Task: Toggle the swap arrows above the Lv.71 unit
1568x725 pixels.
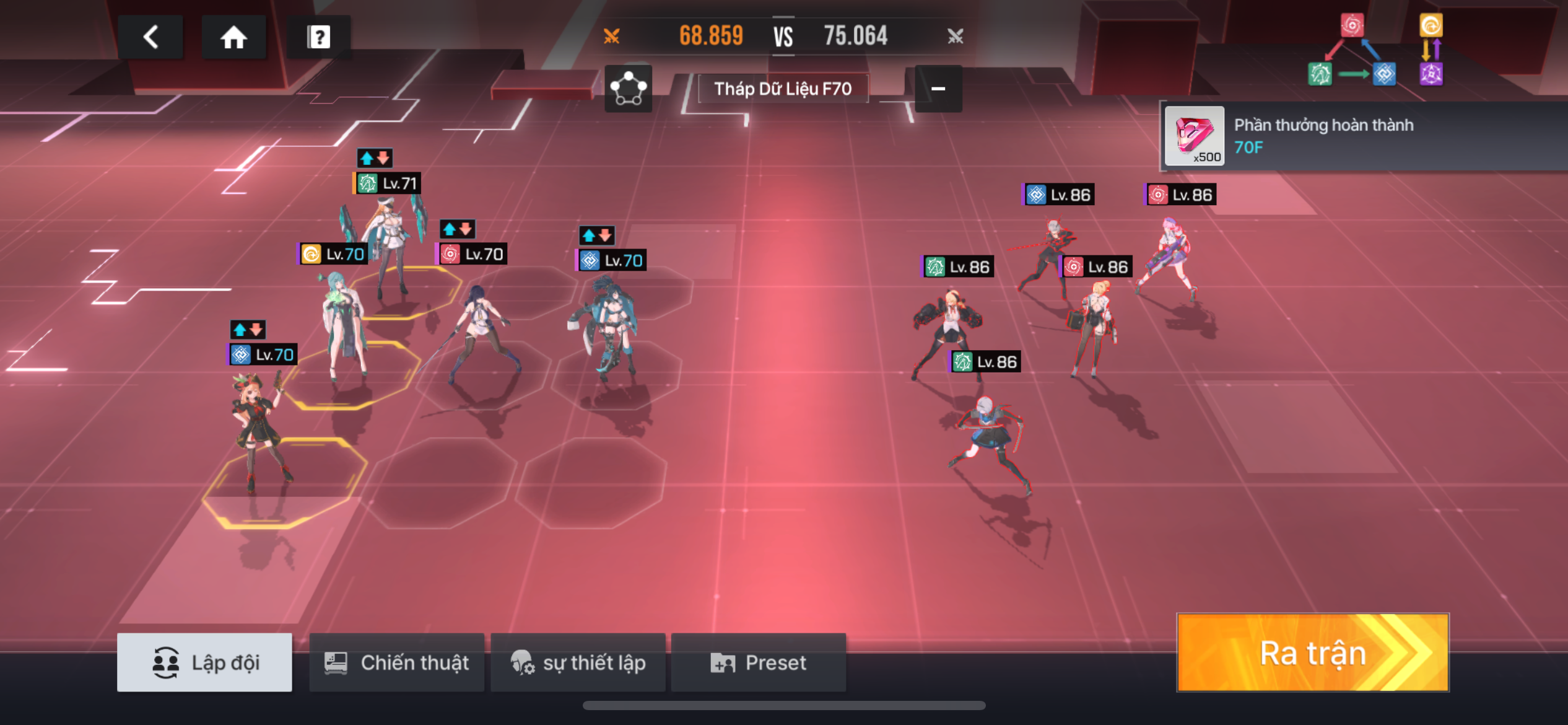Action: pyautogui.click(x=375, y=158)
